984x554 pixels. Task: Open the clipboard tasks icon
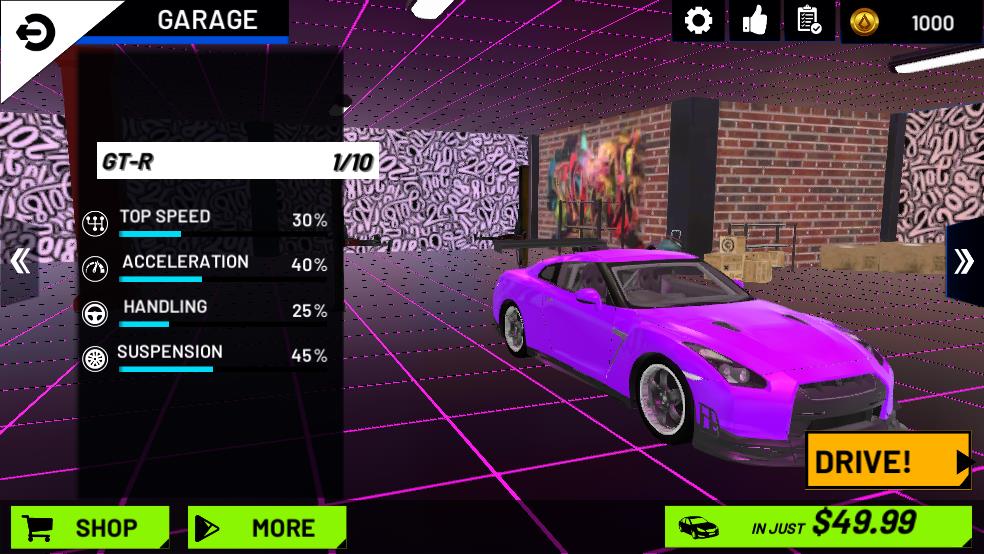tap(809, 21)
